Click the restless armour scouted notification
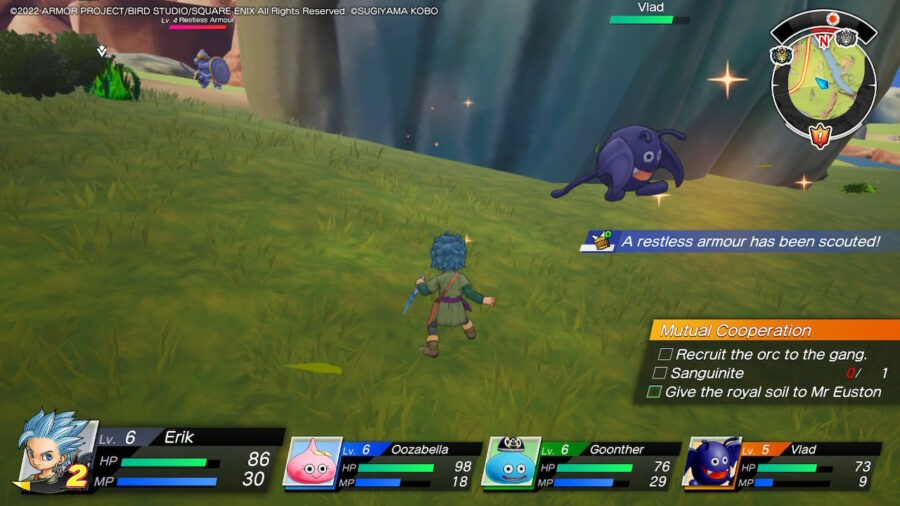The width and height of the screenshot is (900, 506). (x=740, y=241)
